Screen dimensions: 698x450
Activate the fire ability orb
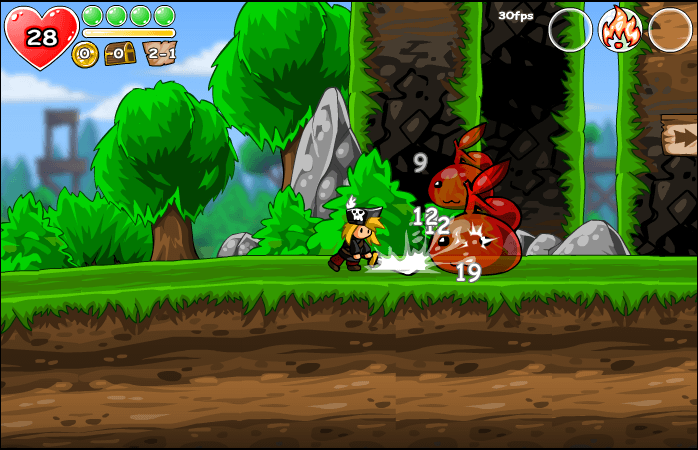tap(620, 29)
